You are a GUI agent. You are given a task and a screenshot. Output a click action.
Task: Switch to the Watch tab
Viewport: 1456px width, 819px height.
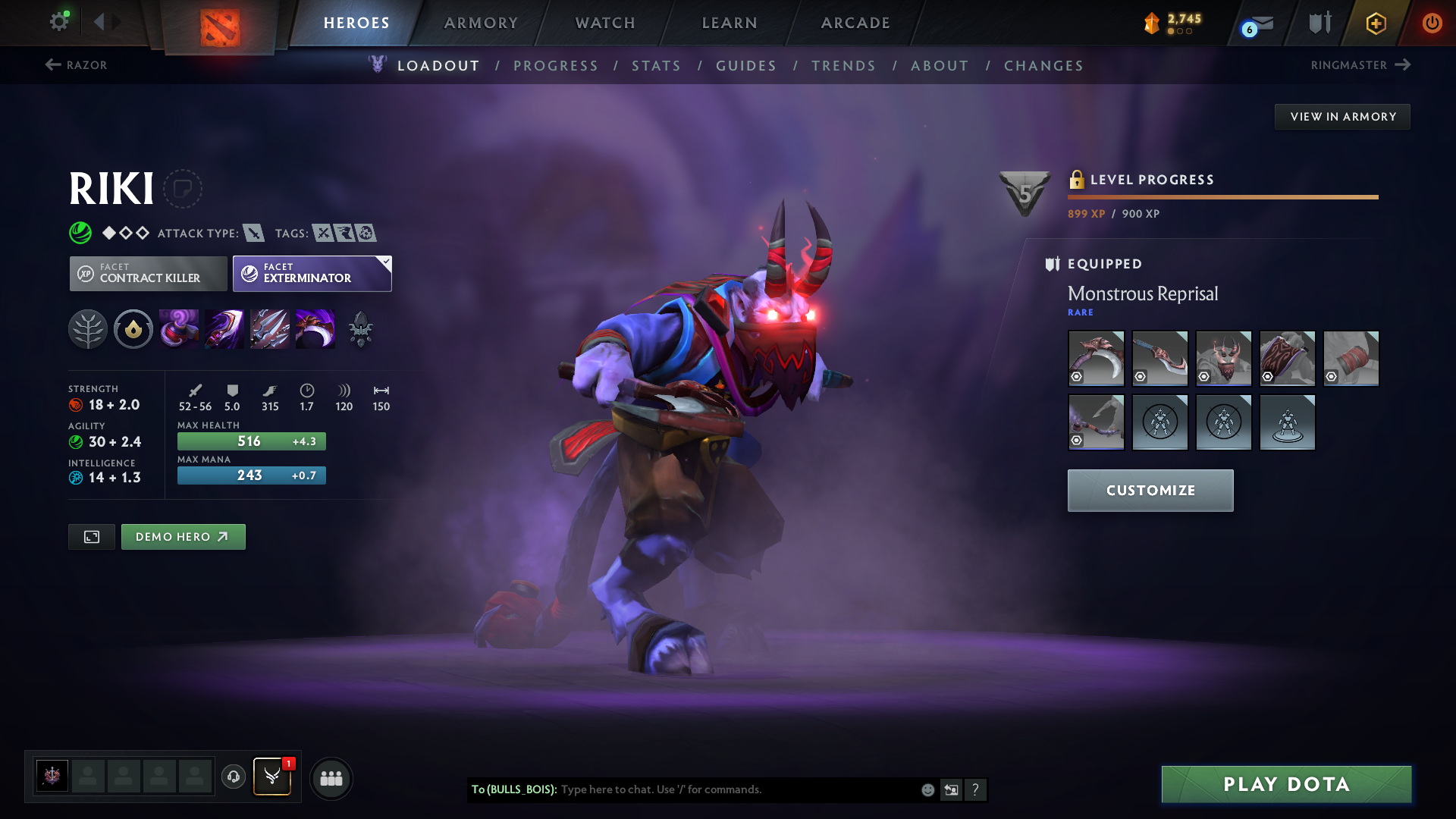point(605,23)
